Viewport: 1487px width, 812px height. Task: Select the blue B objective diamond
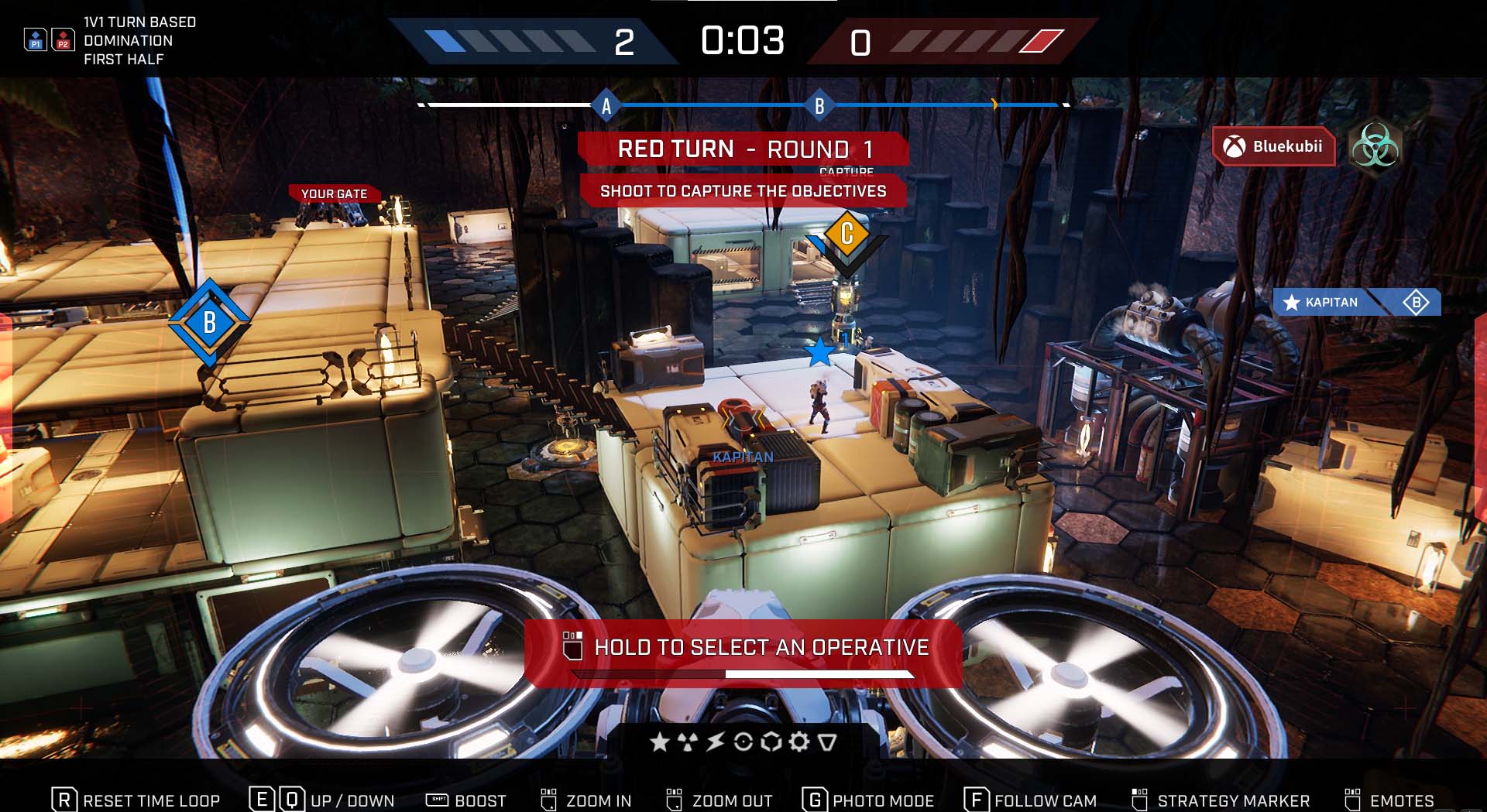[209, 322]
